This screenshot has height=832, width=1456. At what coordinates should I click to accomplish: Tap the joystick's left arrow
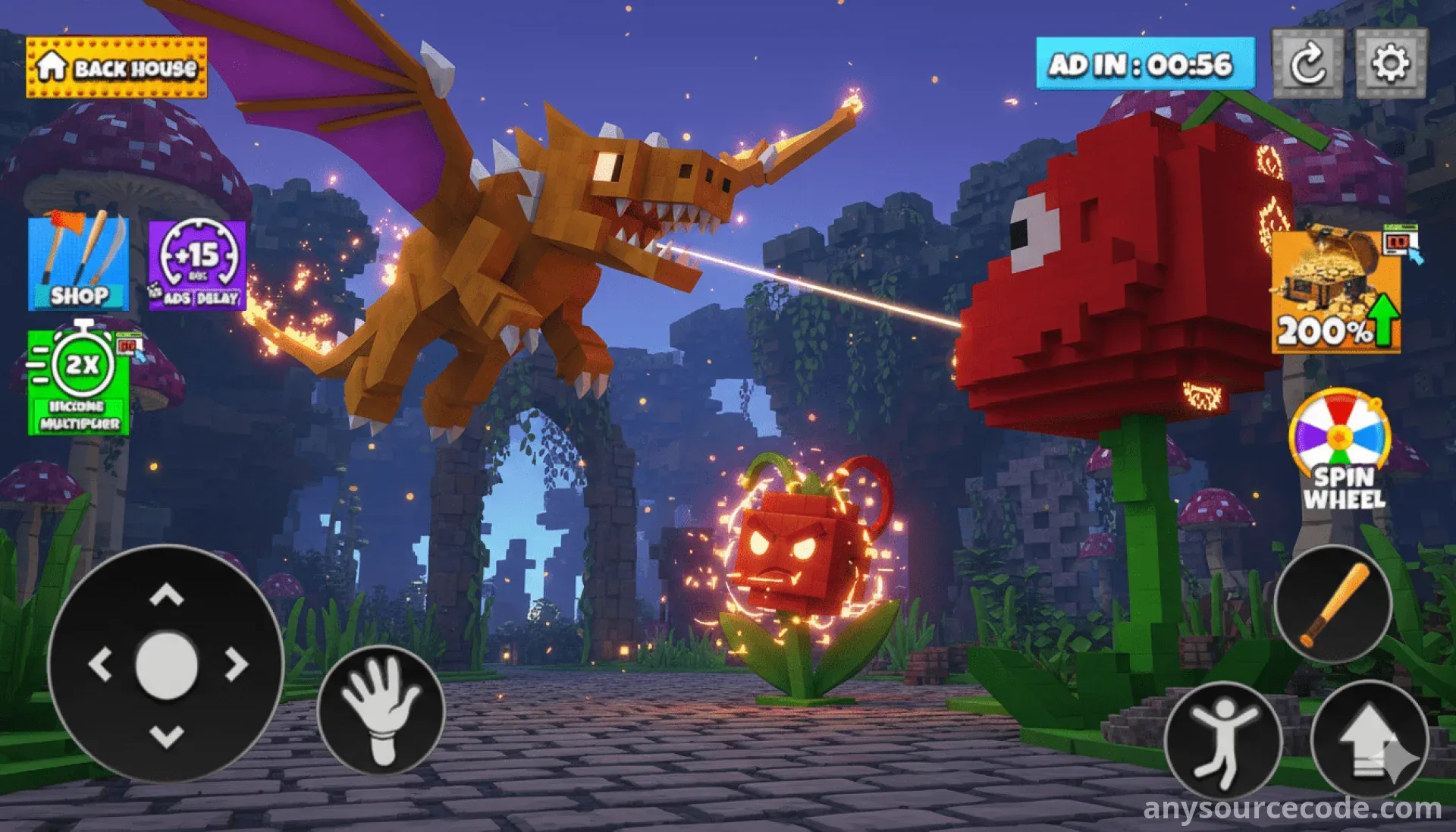(x=101, y=664)
